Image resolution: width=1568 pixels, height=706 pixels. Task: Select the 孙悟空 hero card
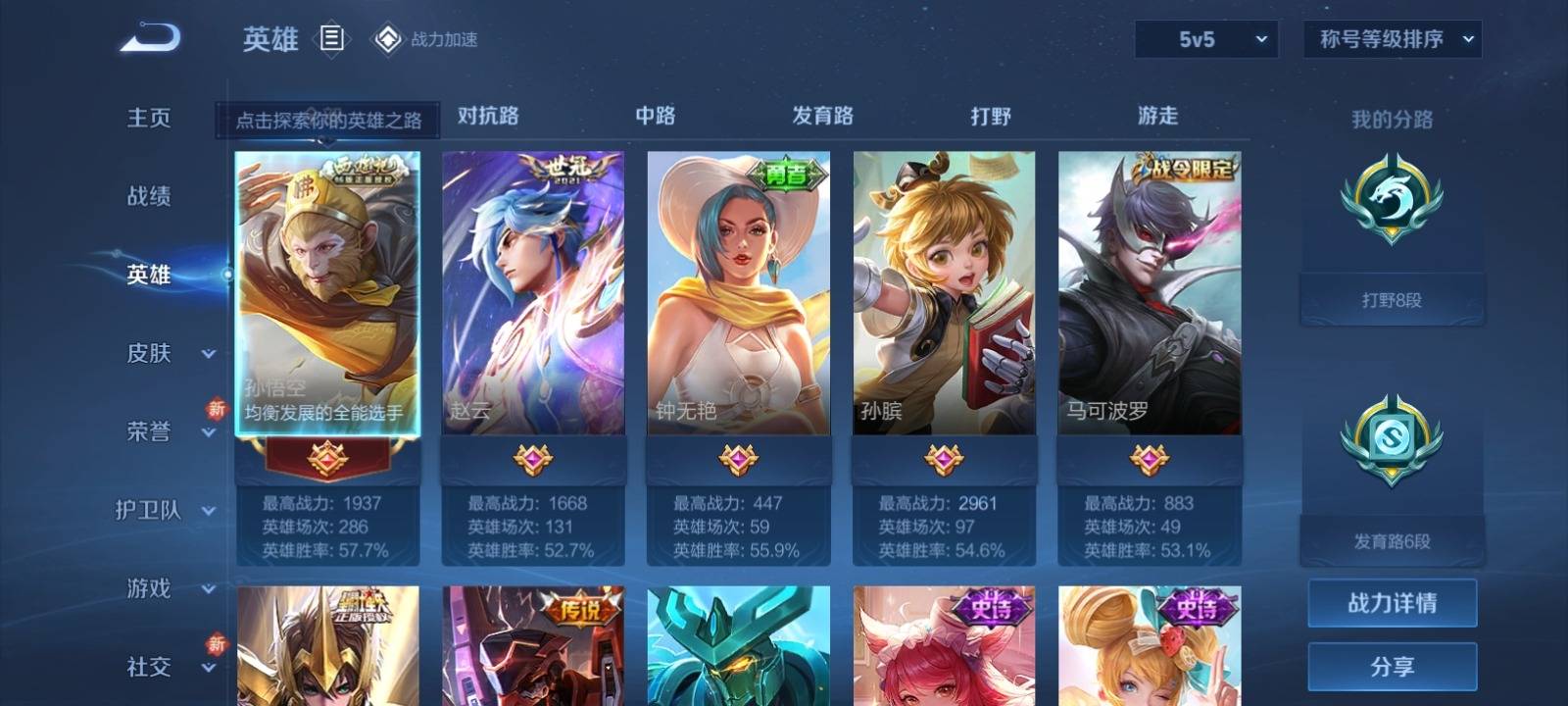pos(327,292)
